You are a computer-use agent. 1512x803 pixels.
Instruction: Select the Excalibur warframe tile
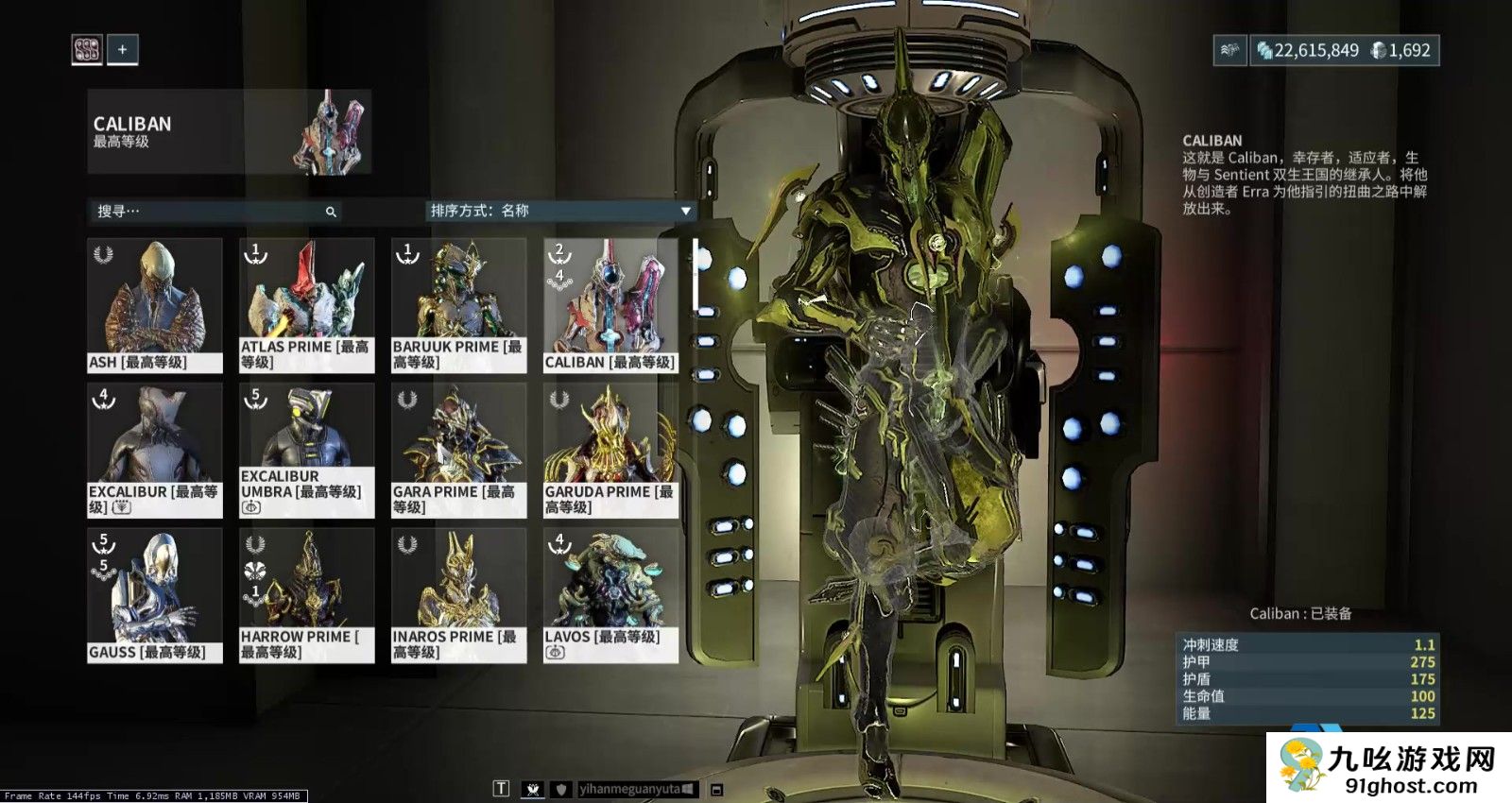[155, 450]
